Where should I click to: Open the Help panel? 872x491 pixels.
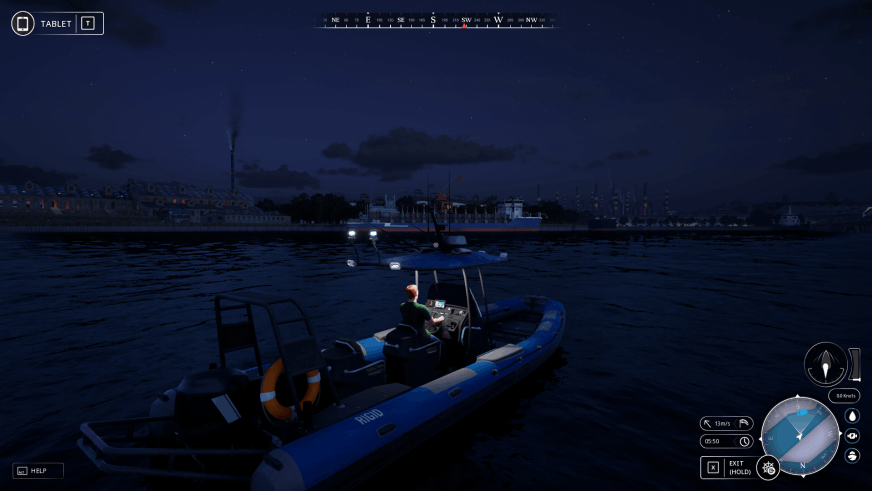click(x=38, y=470)
